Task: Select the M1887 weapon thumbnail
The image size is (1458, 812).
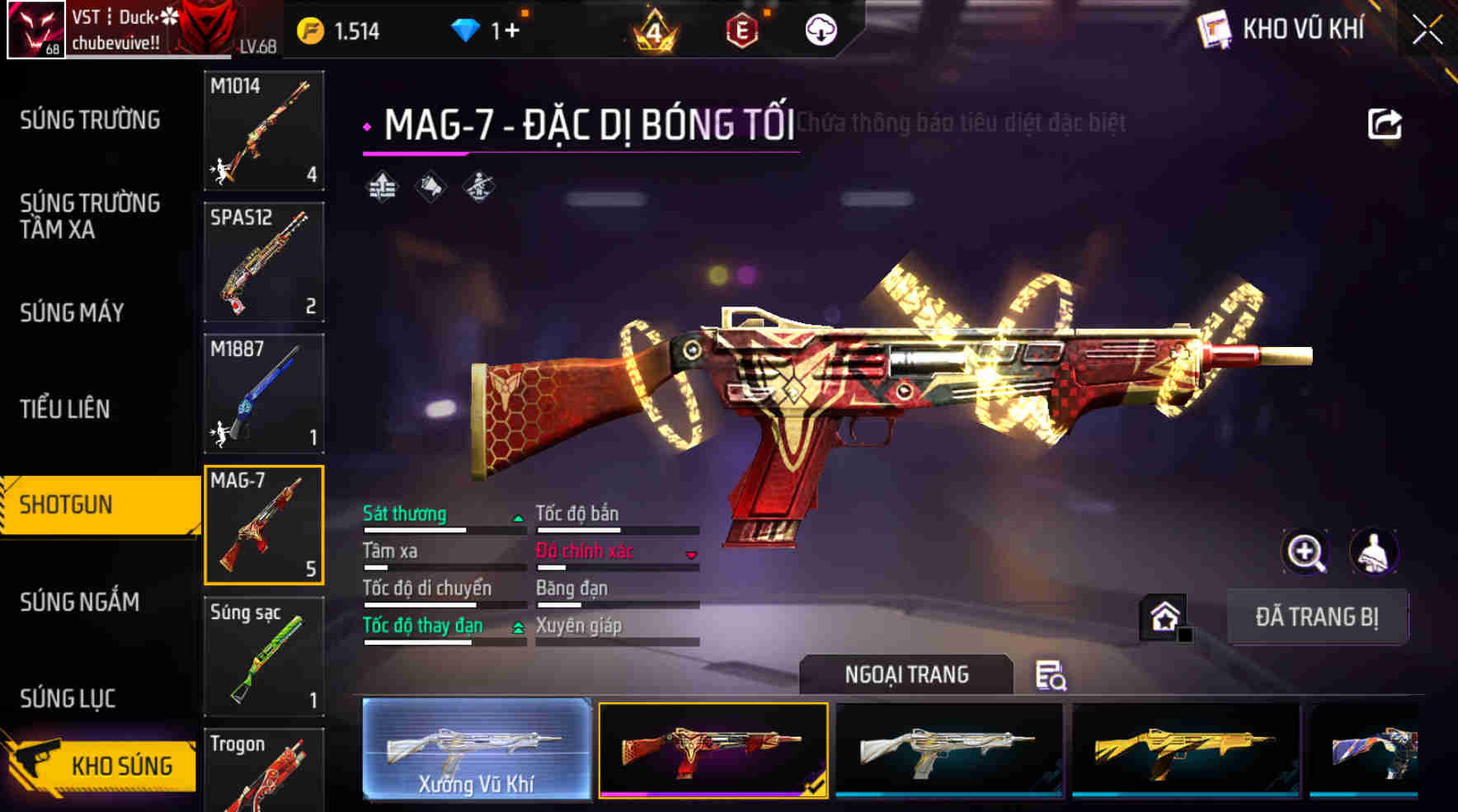Action: coord(263,394)
